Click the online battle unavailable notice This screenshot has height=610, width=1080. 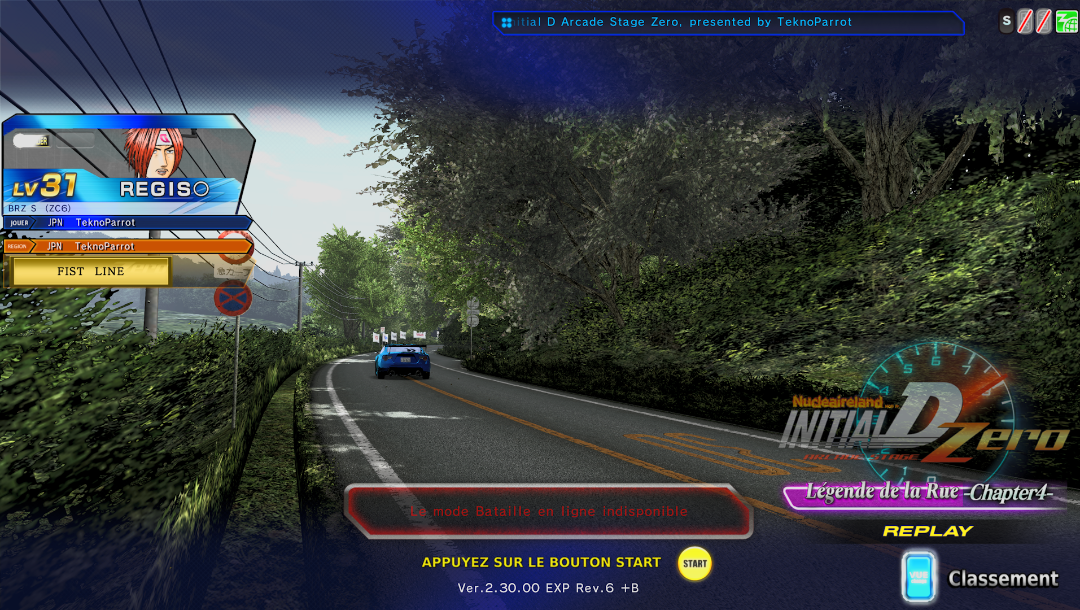coord(548,511)
